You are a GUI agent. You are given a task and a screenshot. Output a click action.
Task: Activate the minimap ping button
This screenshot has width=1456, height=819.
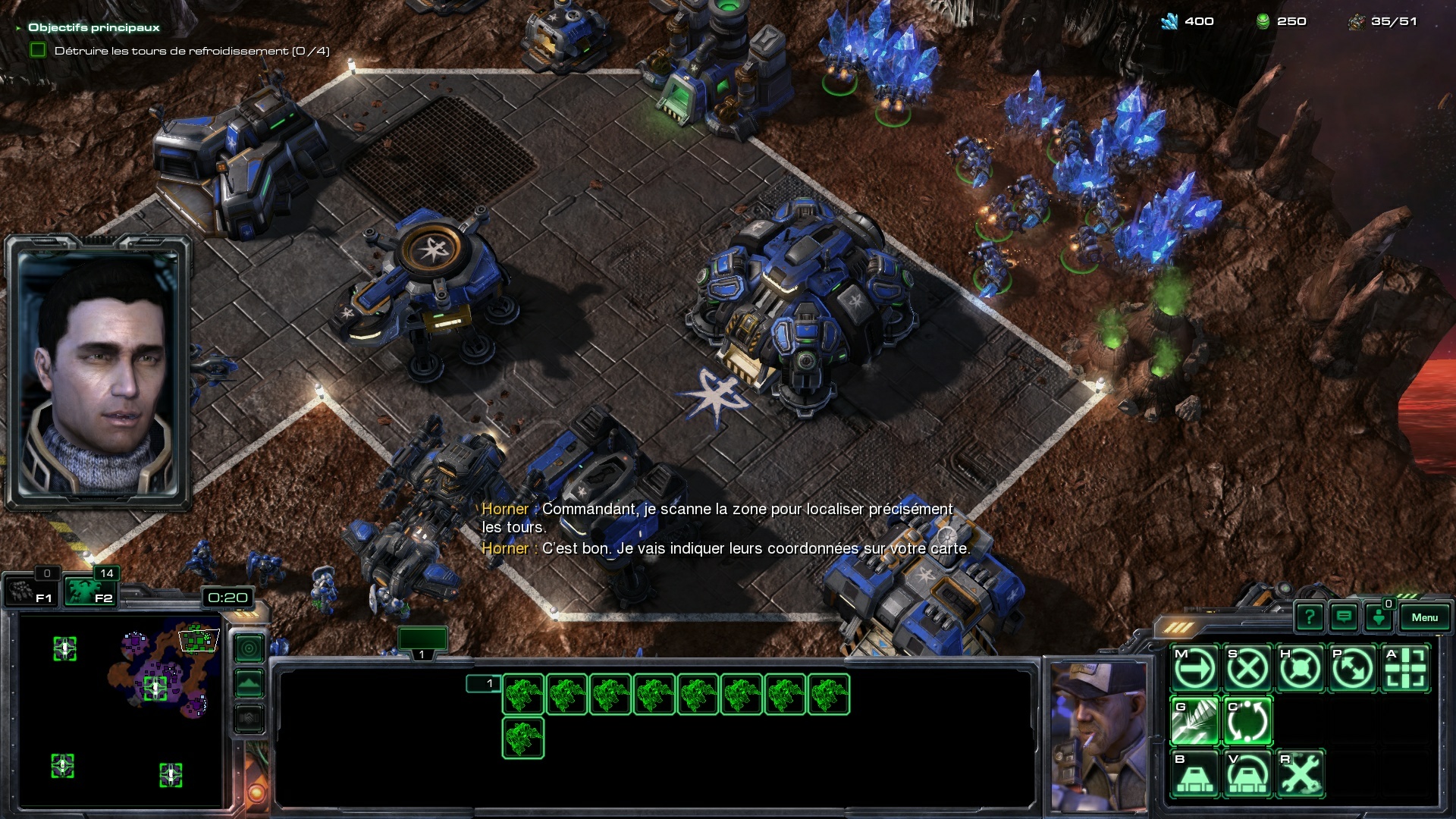(x=249, y=648)
